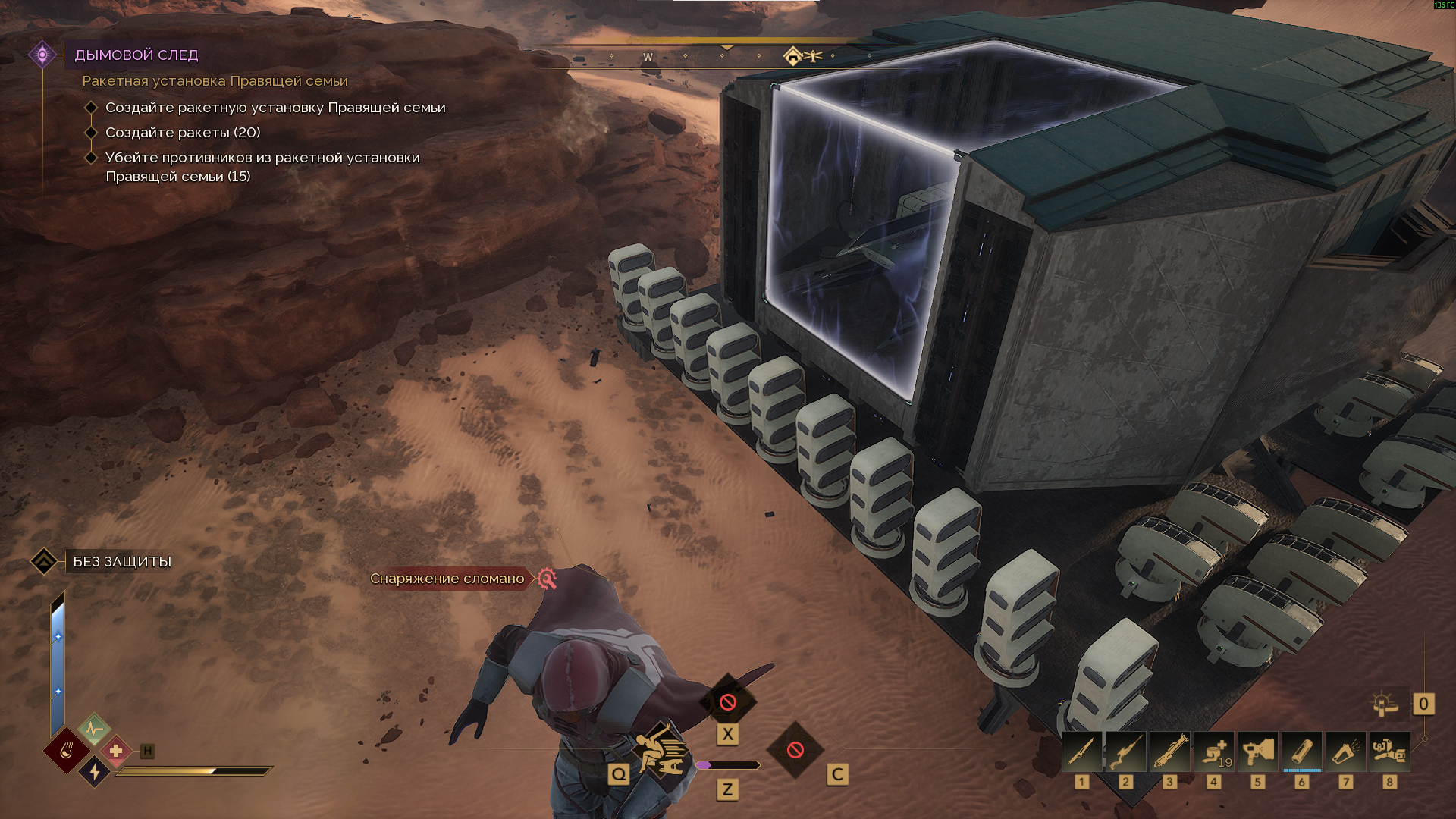Choose the rocket launcher hotbar slot
The image size is (1456, 819).
coord(1169,752)
